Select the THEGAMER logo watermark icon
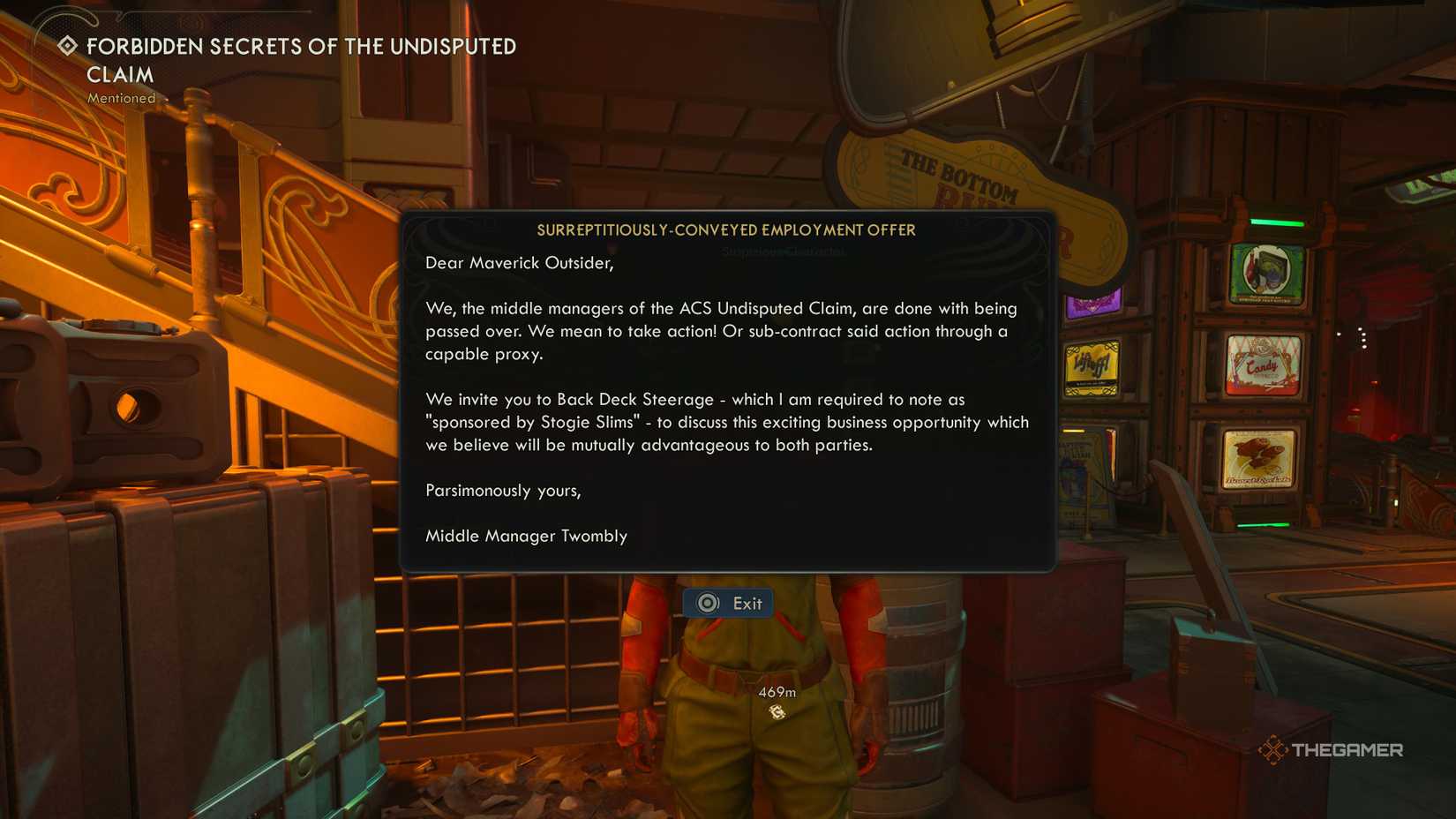Viewport: 1456px width, 819px height. tap(1274, 748)
